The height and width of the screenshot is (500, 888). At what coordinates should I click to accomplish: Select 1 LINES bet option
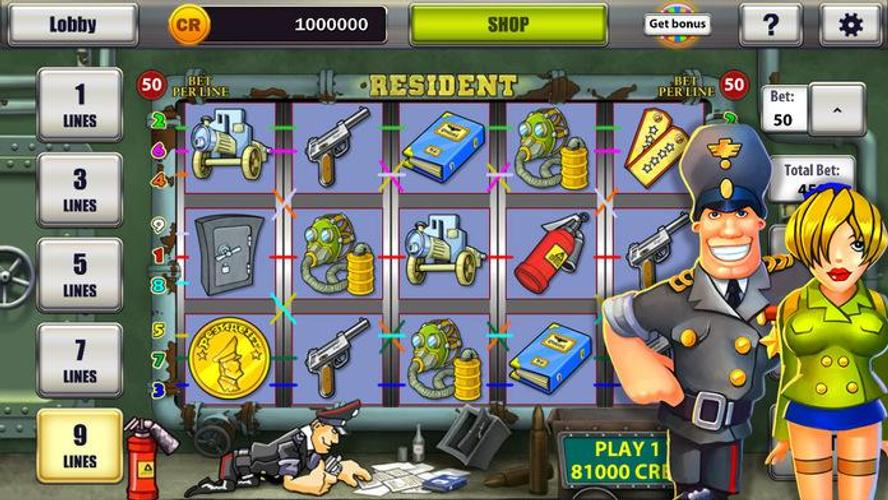pos(80,104)
